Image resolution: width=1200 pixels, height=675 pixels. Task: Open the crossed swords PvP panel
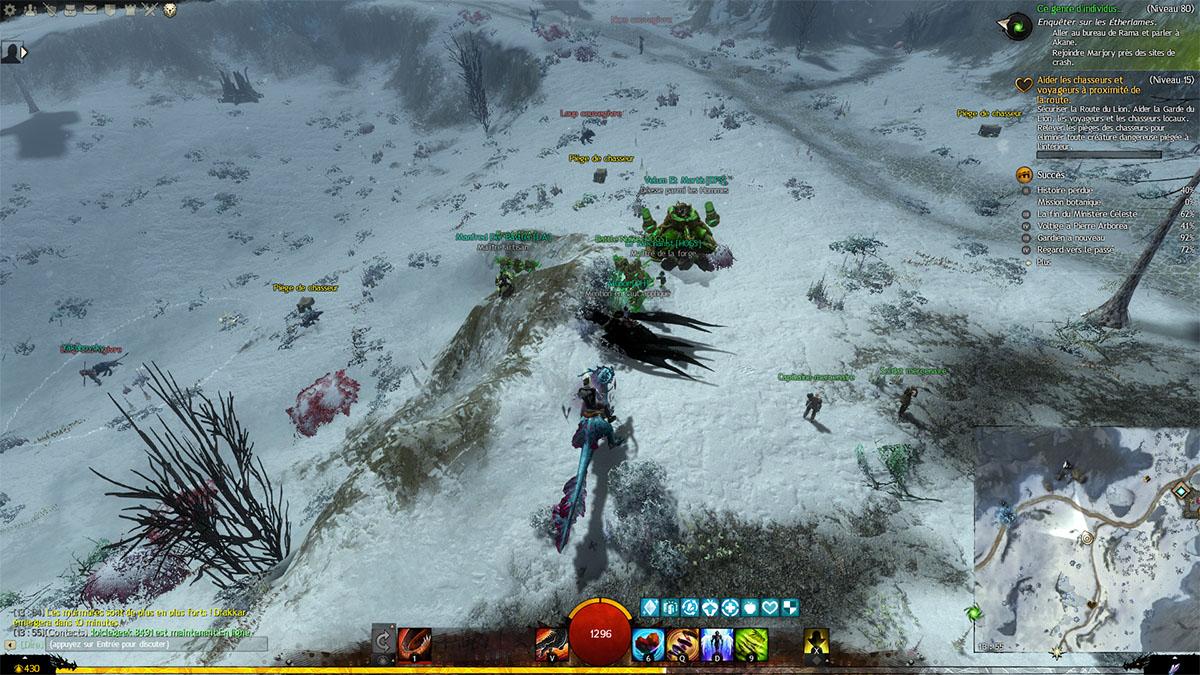click(149, 10)
